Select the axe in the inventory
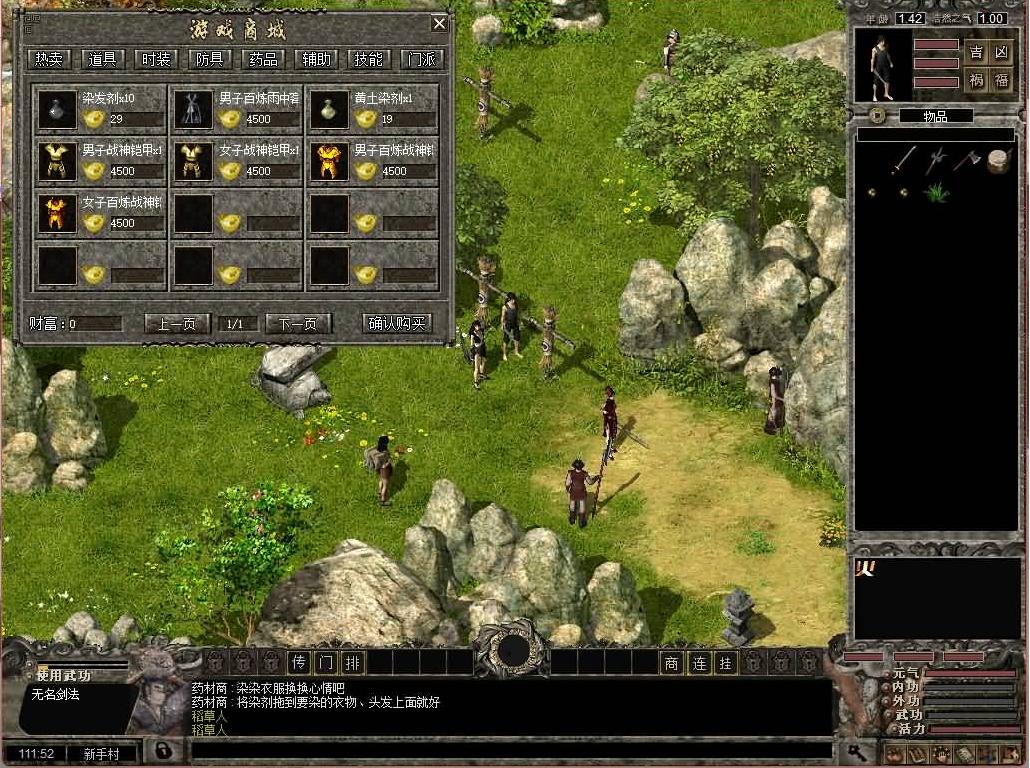Viewport: 1030px width, 768px height. pos(966,158)
